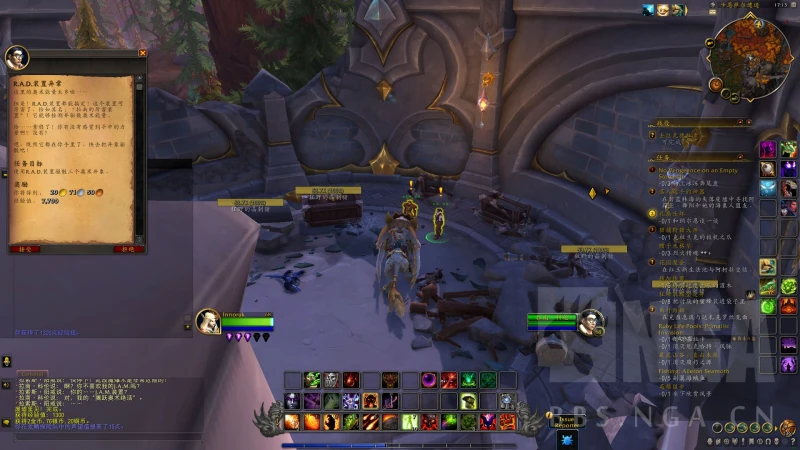Cast the purple void orb spell

click(429, 380)
